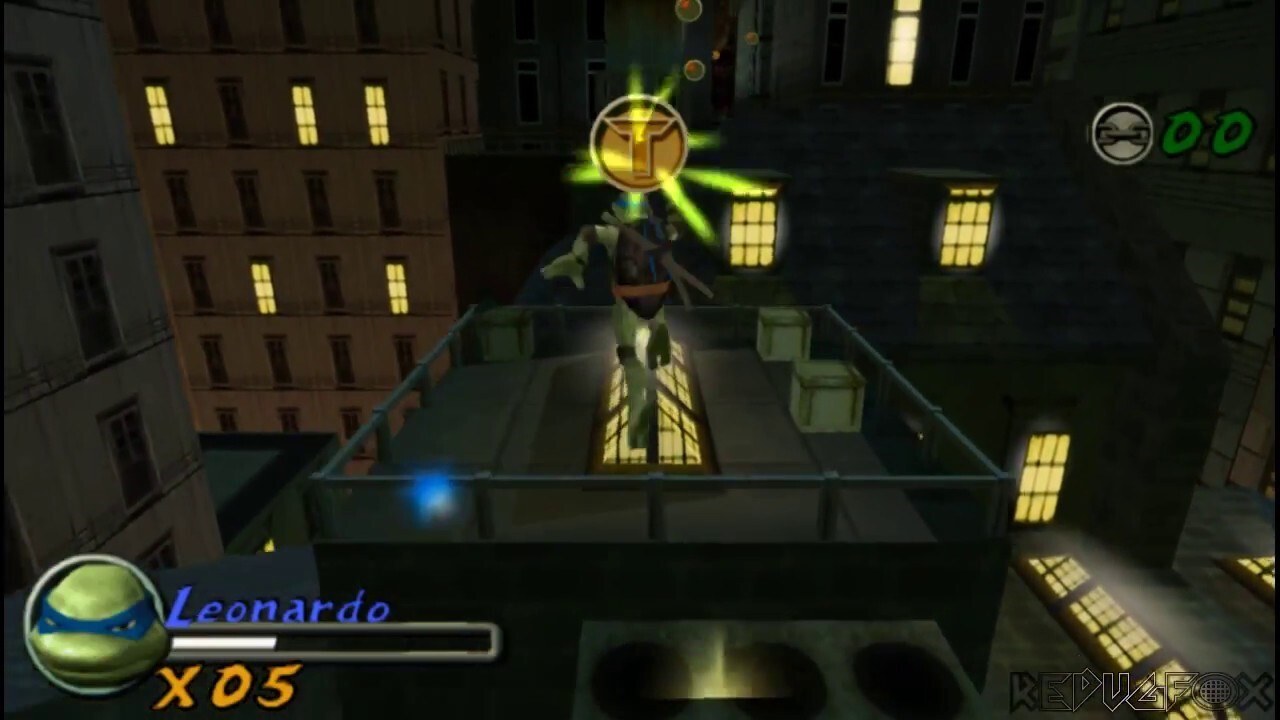Click Leonardo's turtle portrait
The height and width of the screenshot is (720, 1280).
click(x=96, y=623)
